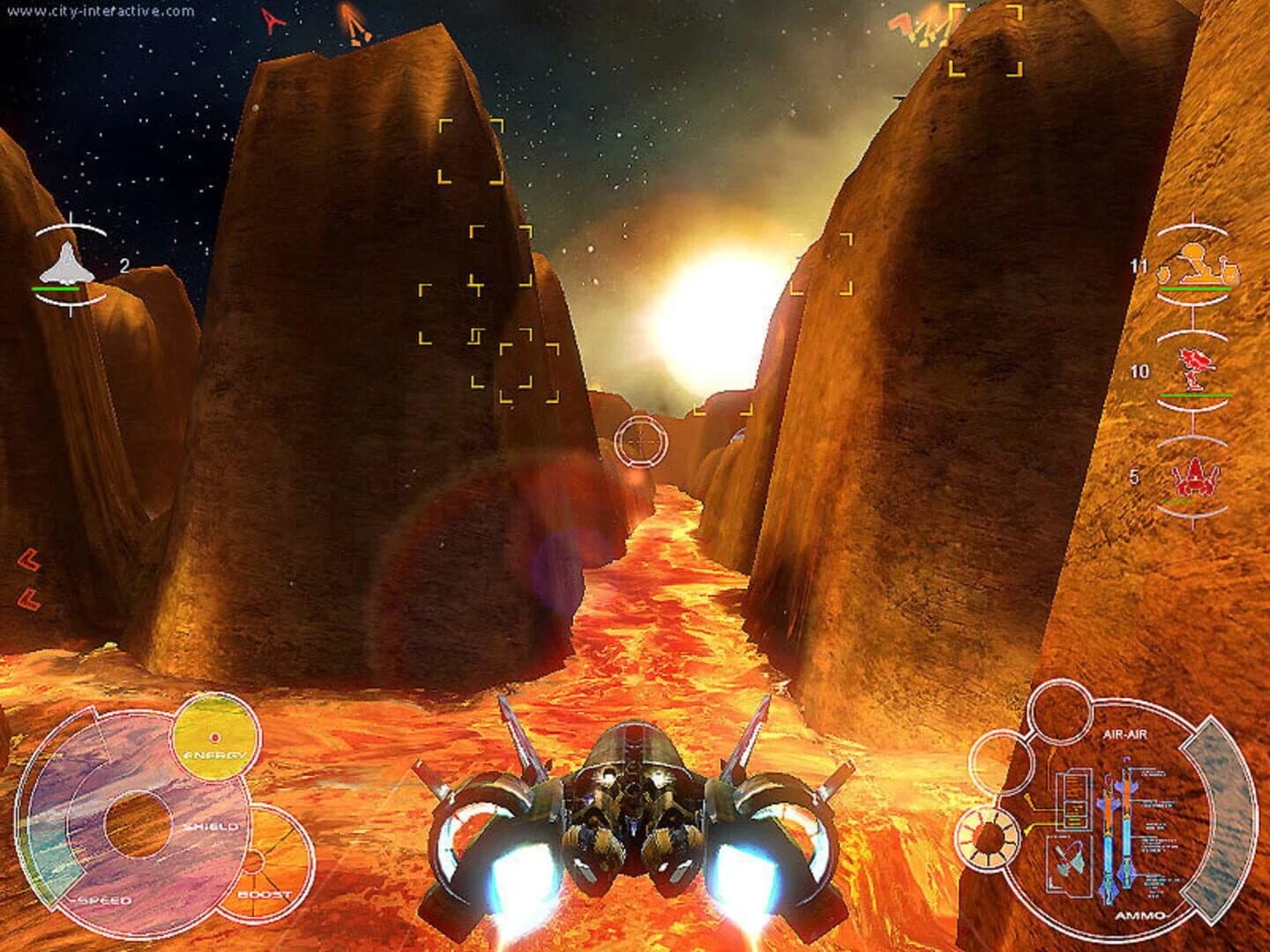This screenshot has width=1270, height=952.
Task: Select the player ship status icon showing count 2
Action: [x=64, y=262]
